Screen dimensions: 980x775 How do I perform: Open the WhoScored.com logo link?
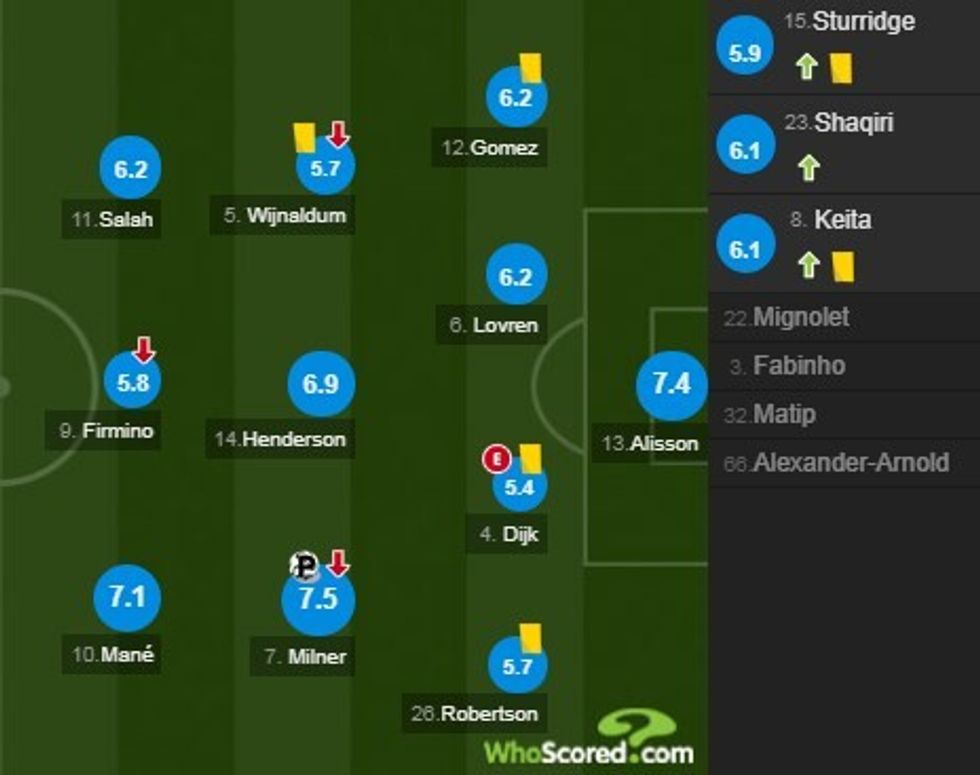click(x=590, y=743)
